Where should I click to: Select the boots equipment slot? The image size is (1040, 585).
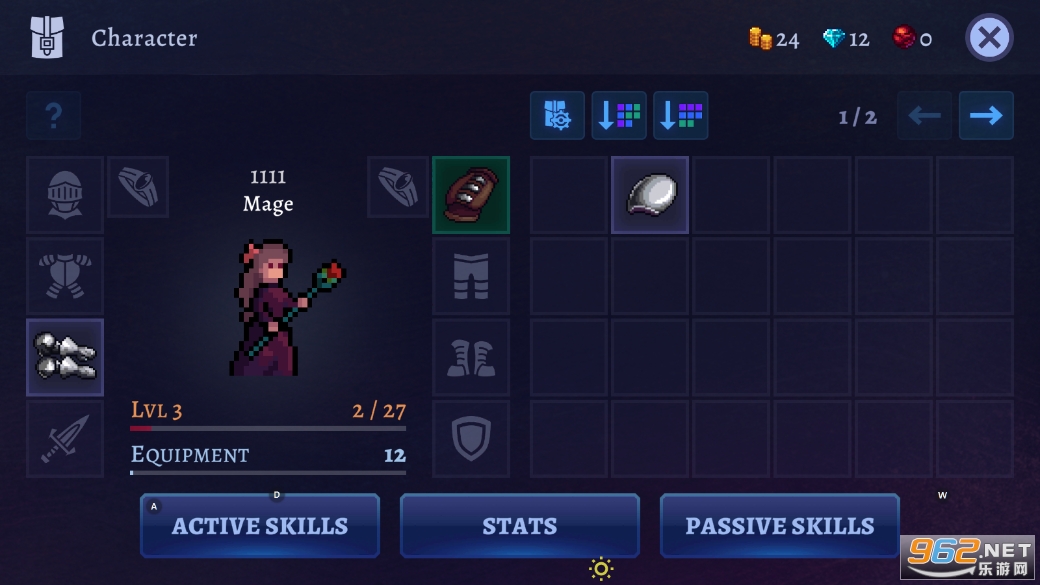[x=471, y=357]
